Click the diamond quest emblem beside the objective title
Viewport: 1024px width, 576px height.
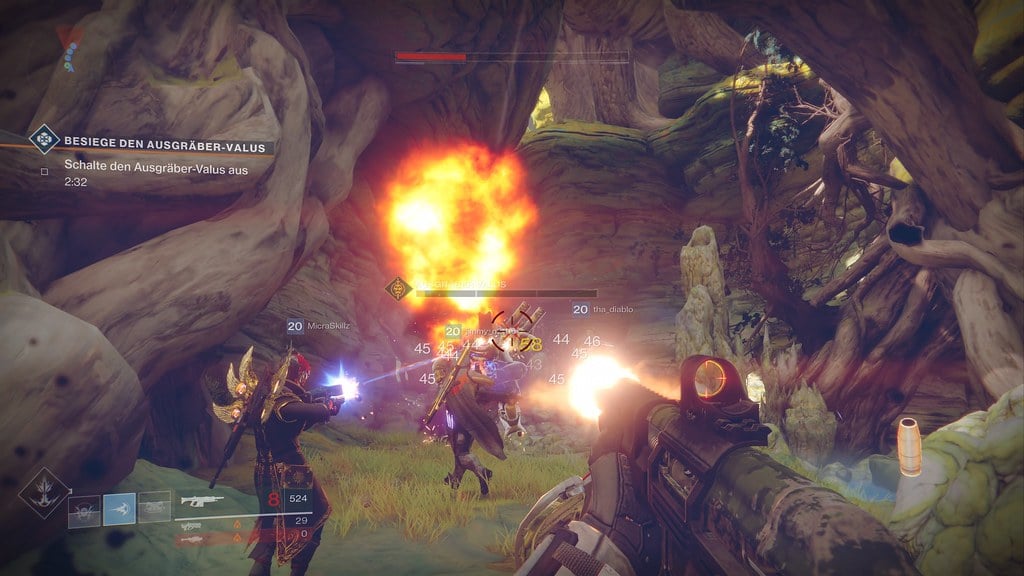pyautogui.click(x=44, y=138)
